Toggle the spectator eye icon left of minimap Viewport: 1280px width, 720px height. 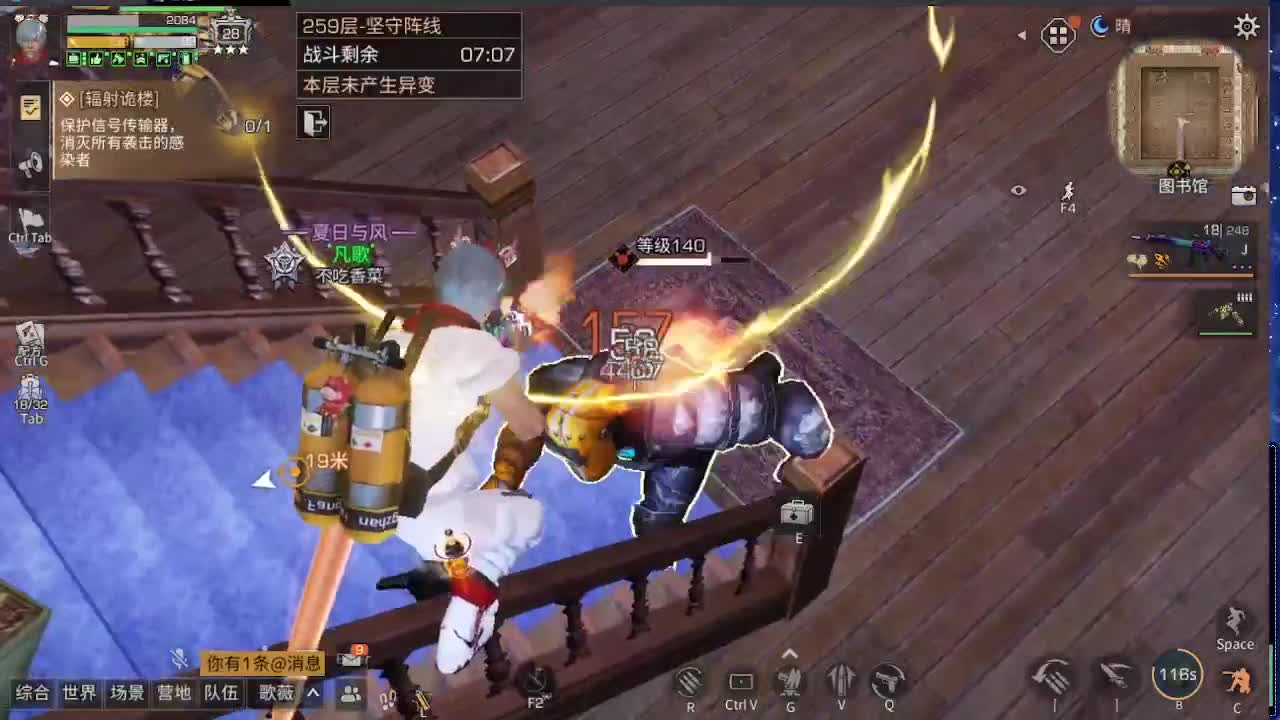pos(1019,190)
